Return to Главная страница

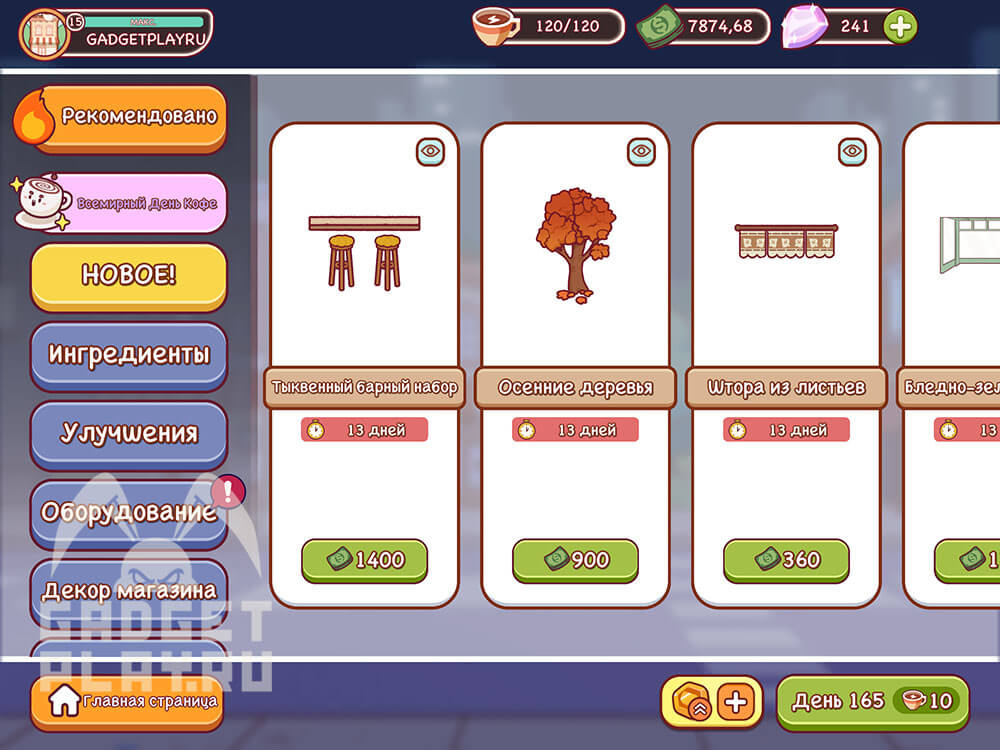[126, 702]
